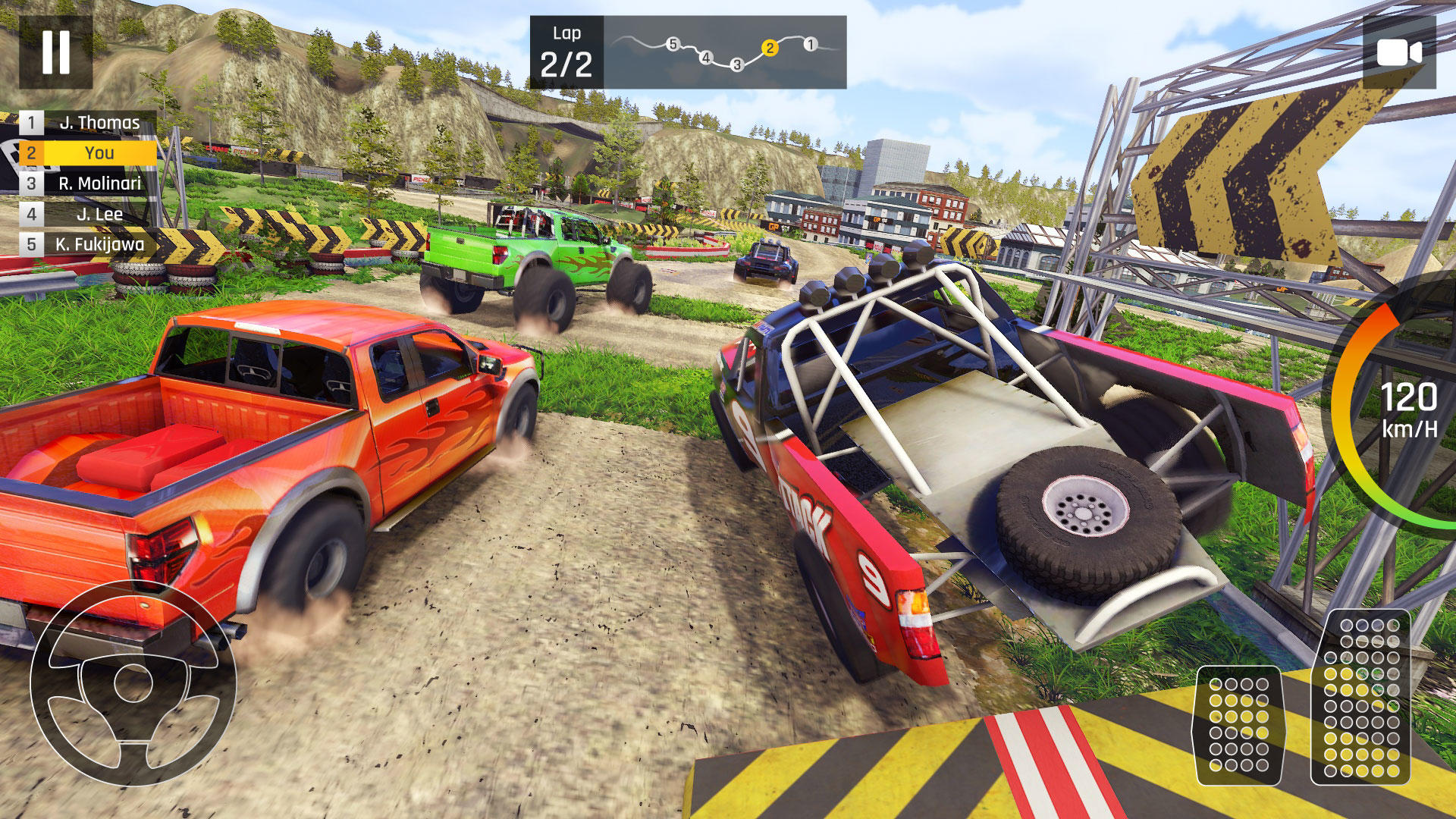Select R. Molinari leaderboard row
Viewport: 1456px width, 819px height.
coord(88,184)
